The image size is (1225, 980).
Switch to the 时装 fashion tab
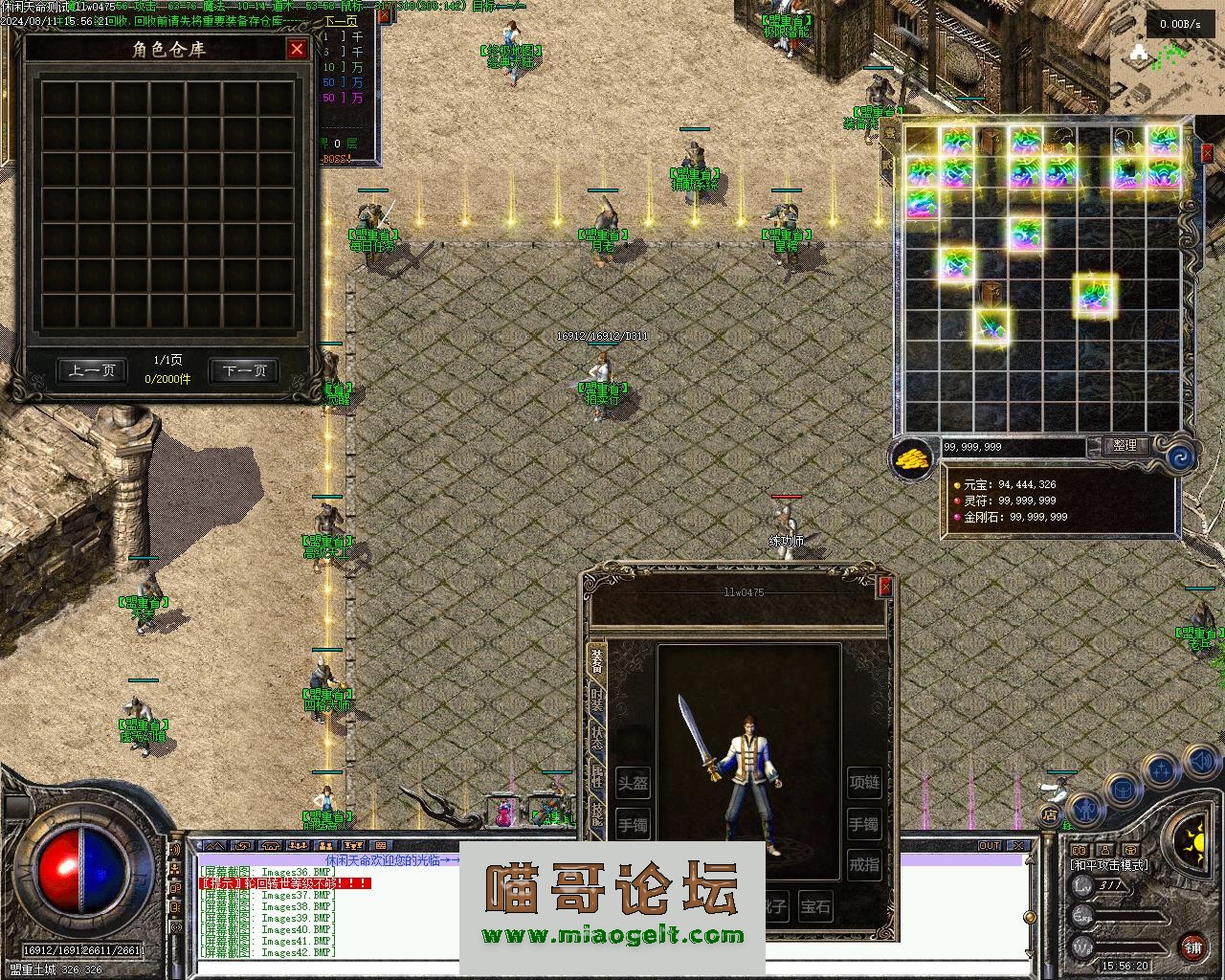pyautogui.click(x=597, y=700)
